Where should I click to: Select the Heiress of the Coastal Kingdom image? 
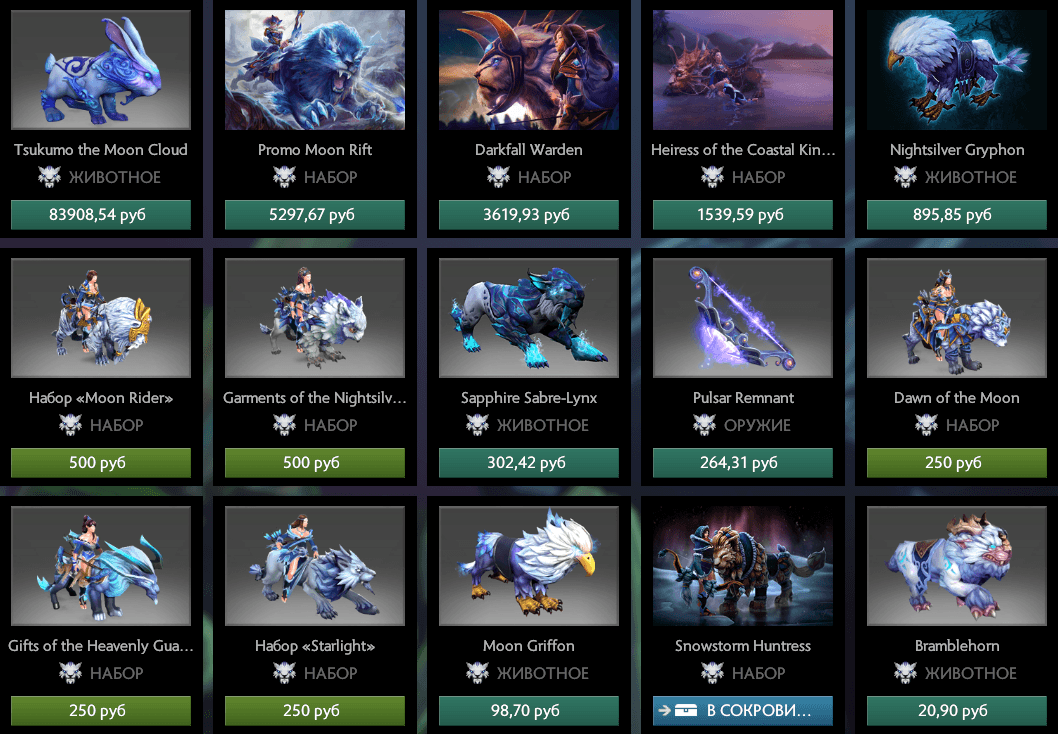click(x=743, y=70)
